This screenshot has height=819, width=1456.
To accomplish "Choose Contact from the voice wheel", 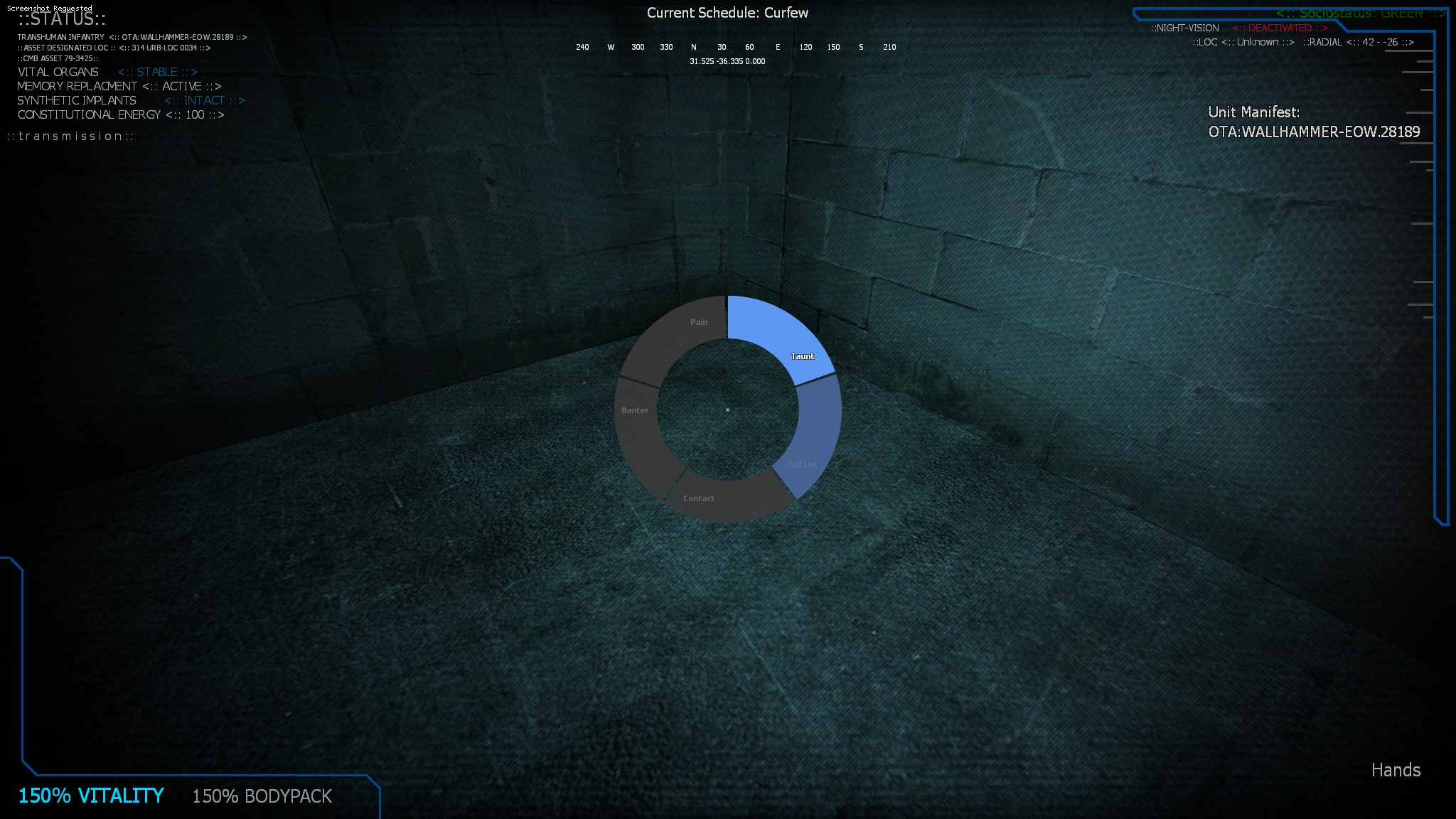I will pyautogui.click(x=698, y=498).
